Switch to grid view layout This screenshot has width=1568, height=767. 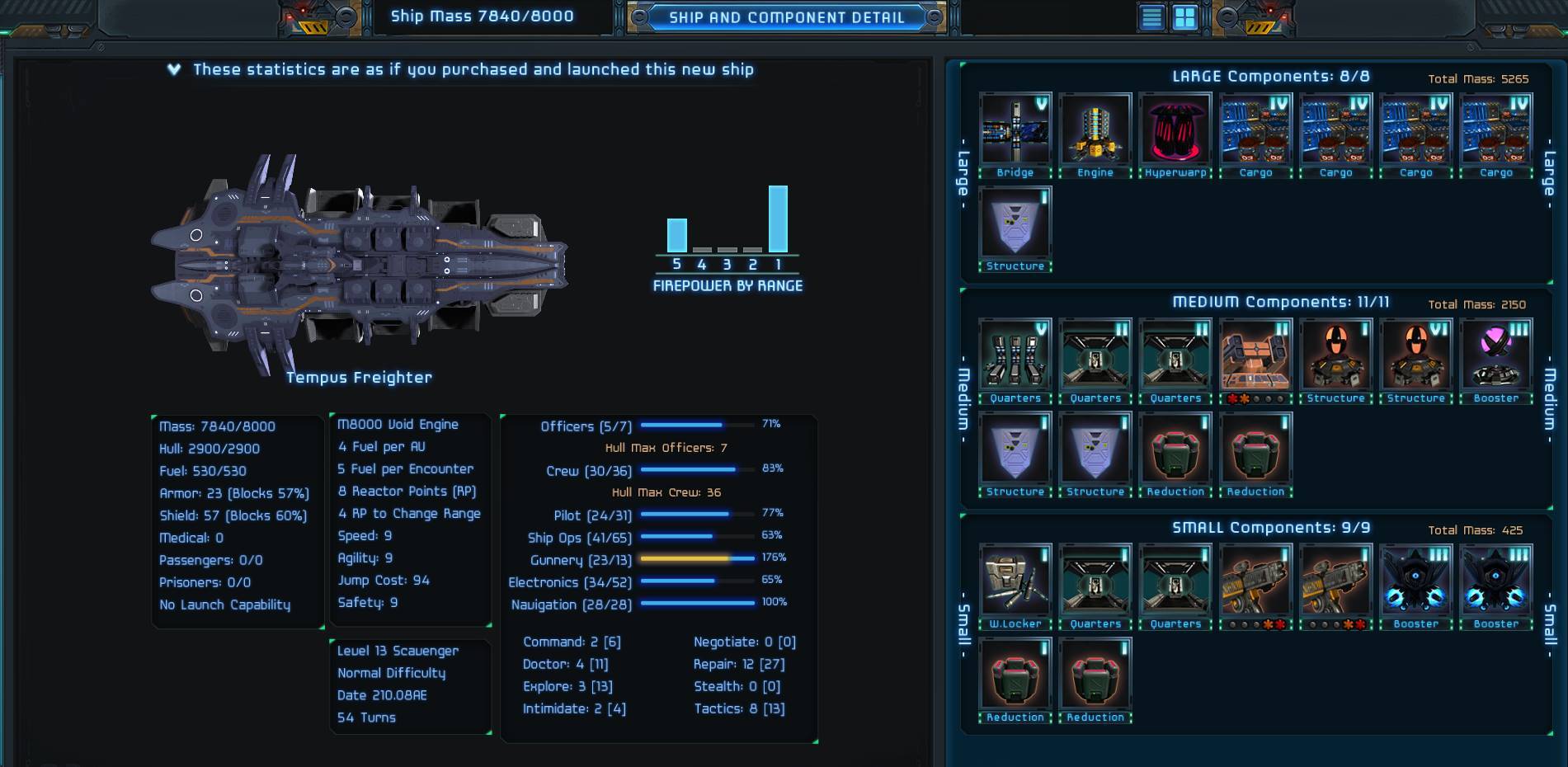click(x=1184, y=17)
